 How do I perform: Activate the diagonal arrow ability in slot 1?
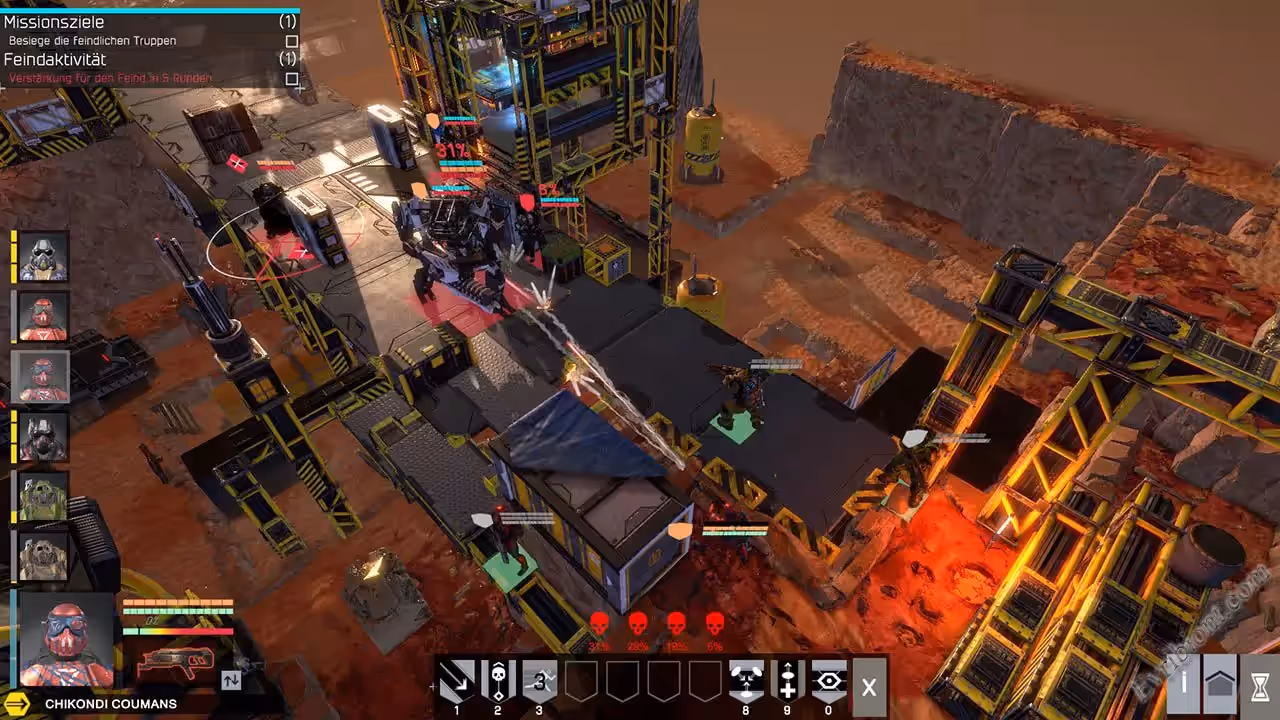[x=458, y=680]
